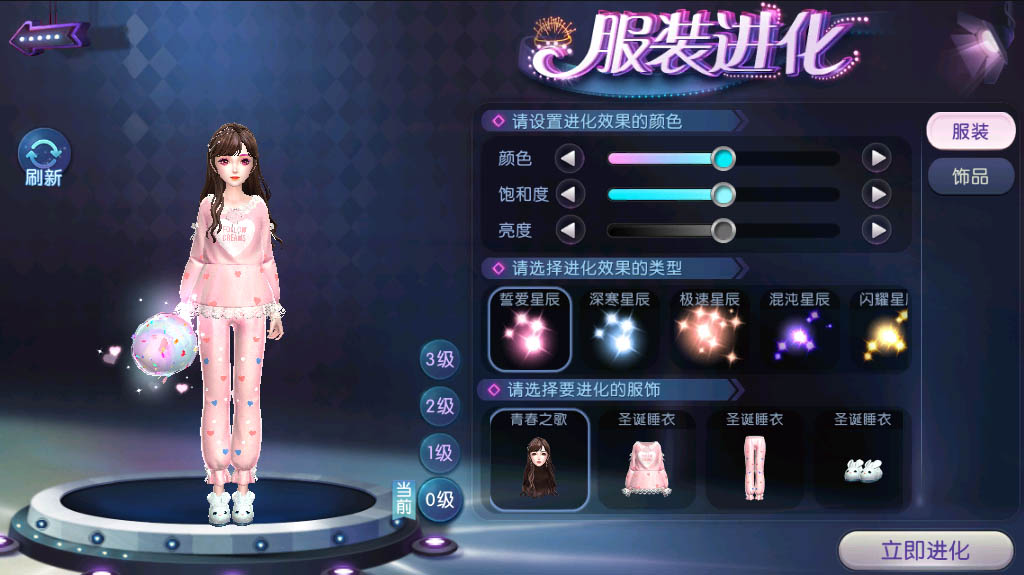Switch to the 服装 tab
Screen dimensions: 1024x575
pos(969,131)
